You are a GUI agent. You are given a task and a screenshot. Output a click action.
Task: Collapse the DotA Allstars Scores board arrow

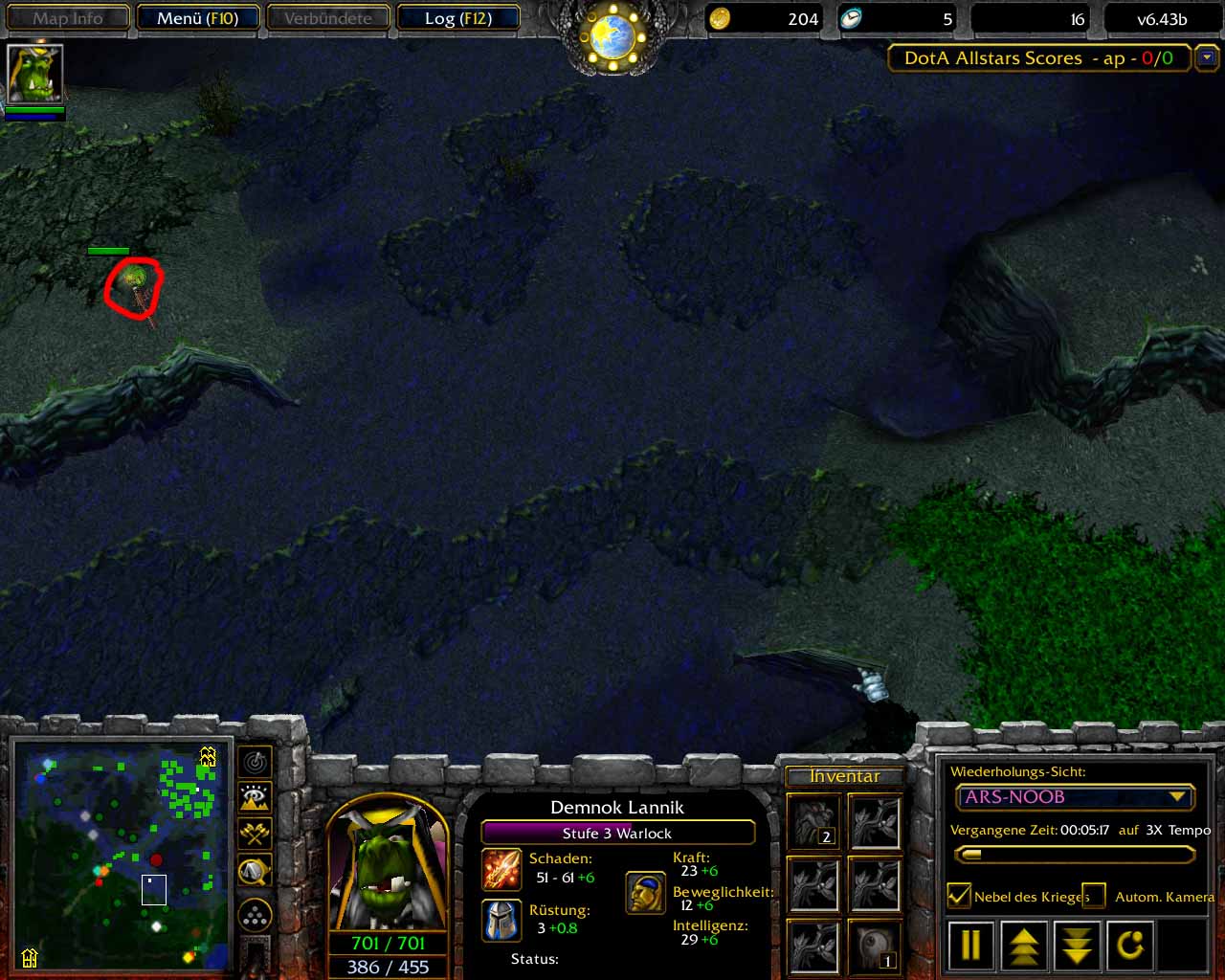[x=1207, y=58]
